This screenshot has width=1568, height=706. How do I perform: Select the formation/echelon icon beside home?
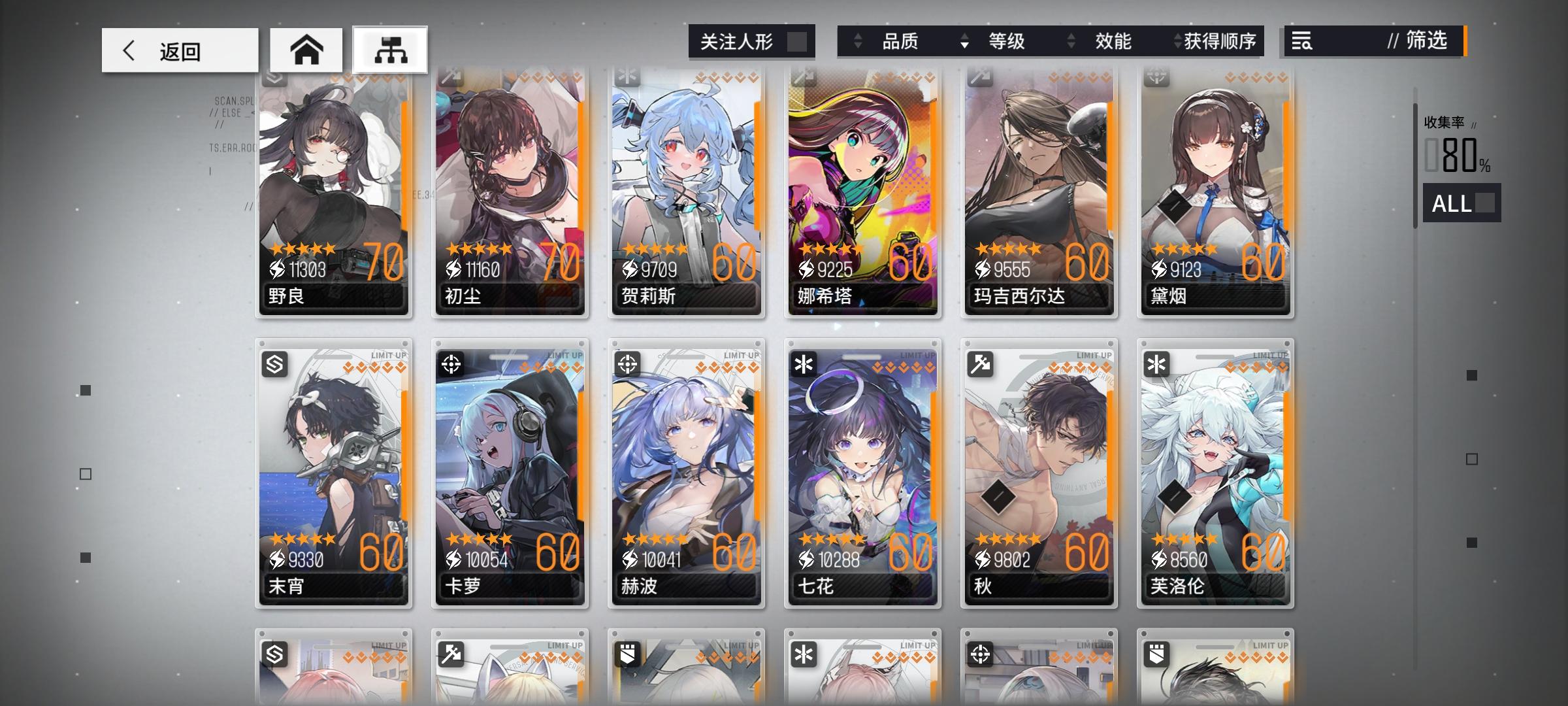coord(391,49)
